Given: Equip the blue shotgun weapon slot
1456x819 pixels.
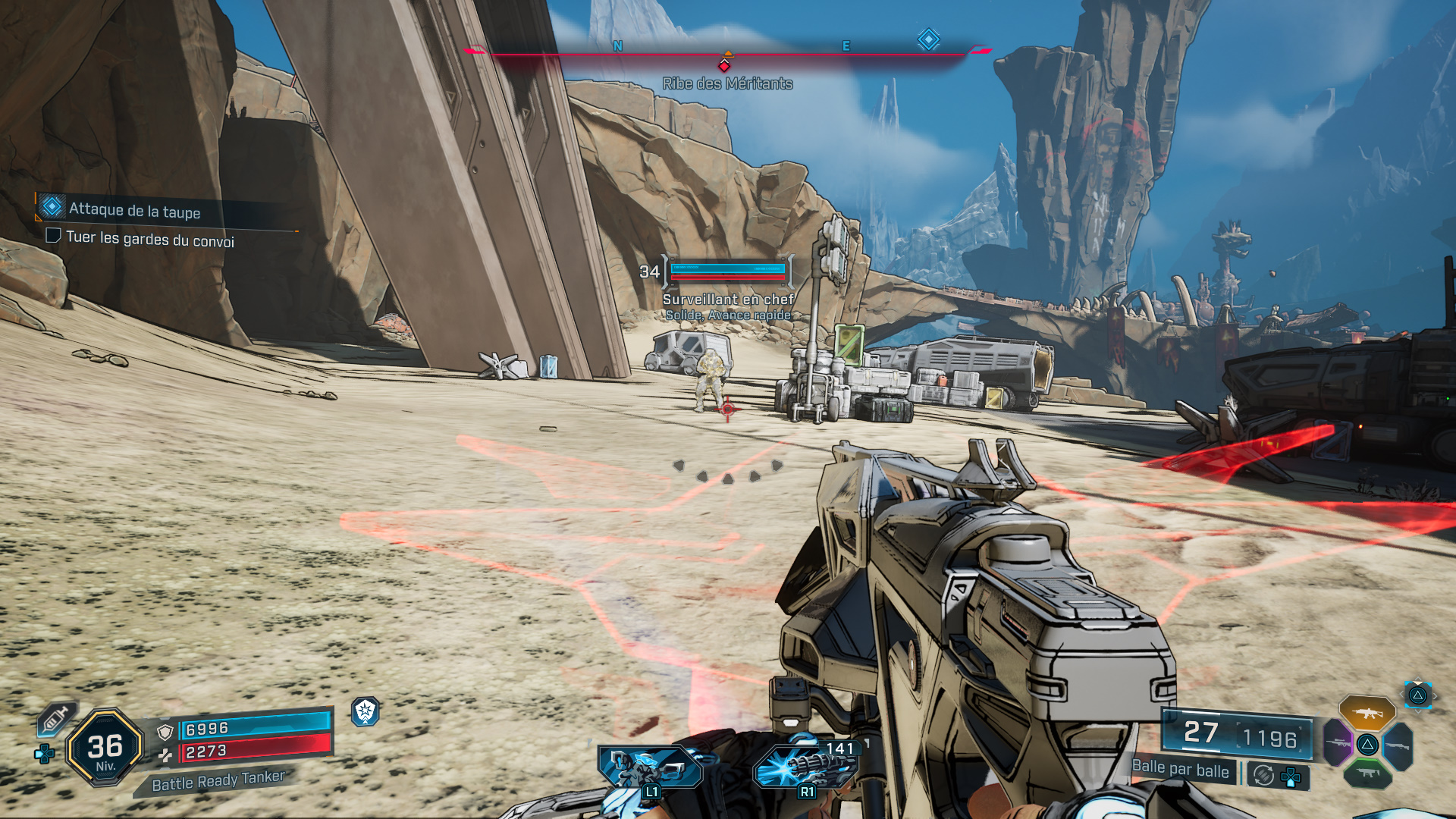Looking at the screenshot, I should coord(1398,746).
